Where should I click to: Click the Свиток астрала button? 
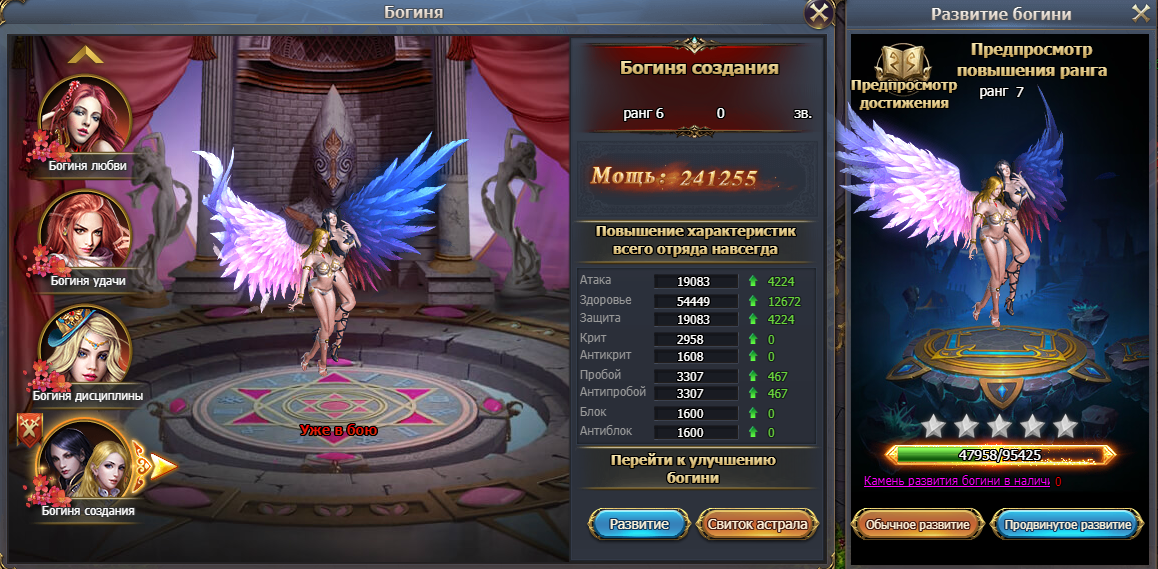click(x=757, y=523)
